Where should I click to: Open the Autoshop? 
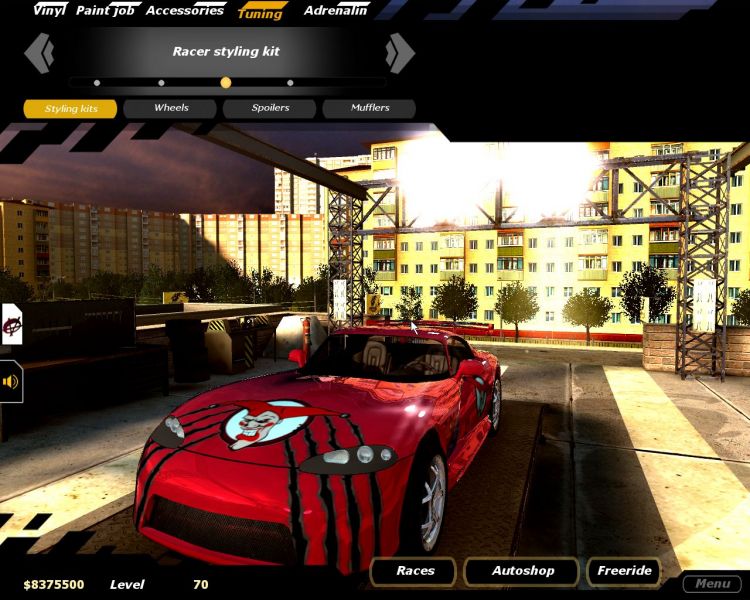pos(522,571)
